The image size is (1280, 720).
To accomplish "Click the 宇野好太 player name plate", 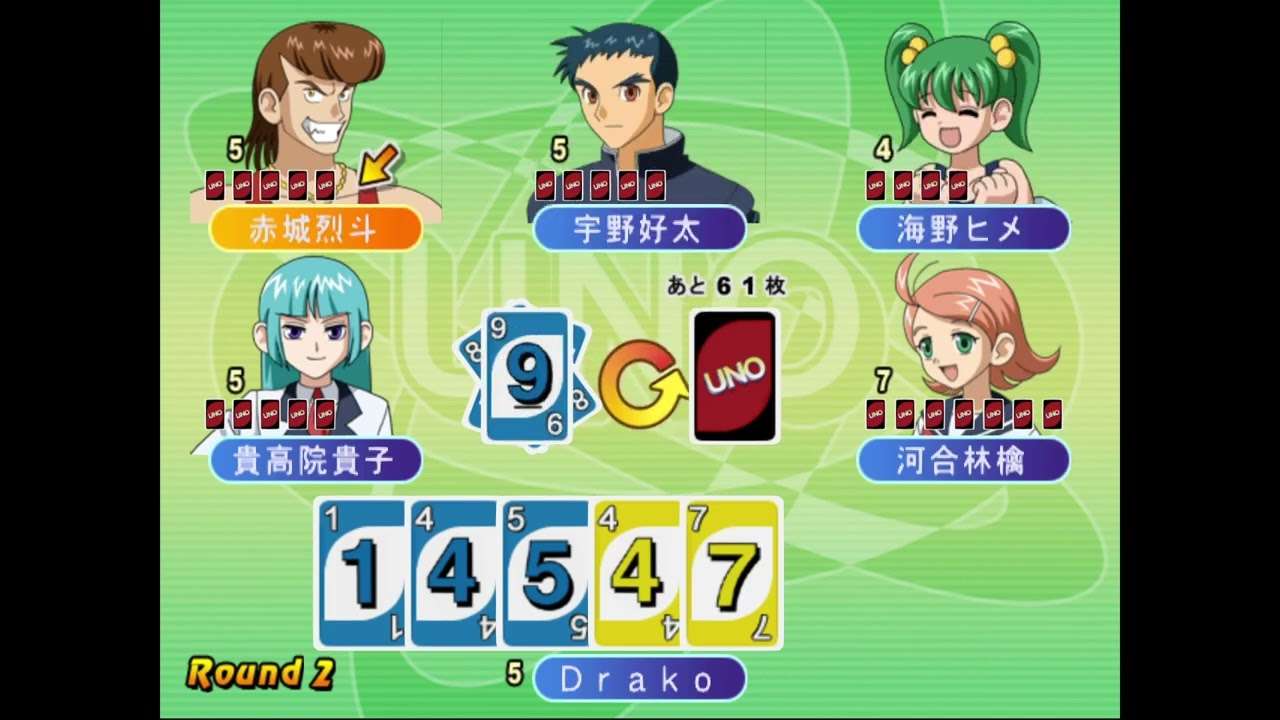I will (x=639, y=229).
